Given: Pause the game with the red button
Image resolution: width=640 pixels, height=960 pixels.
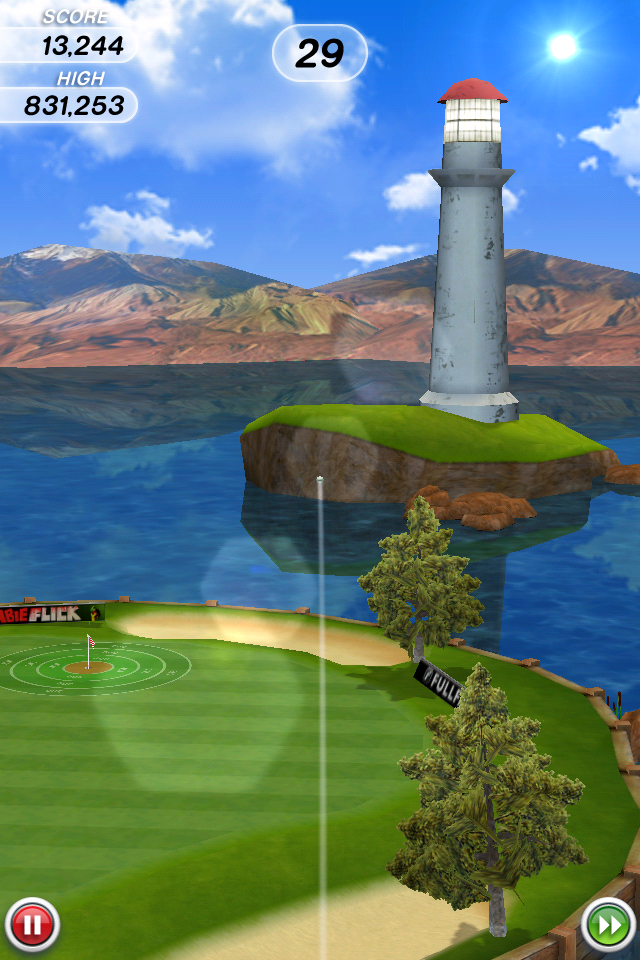Looking at the screenshot, I should 32,925.
